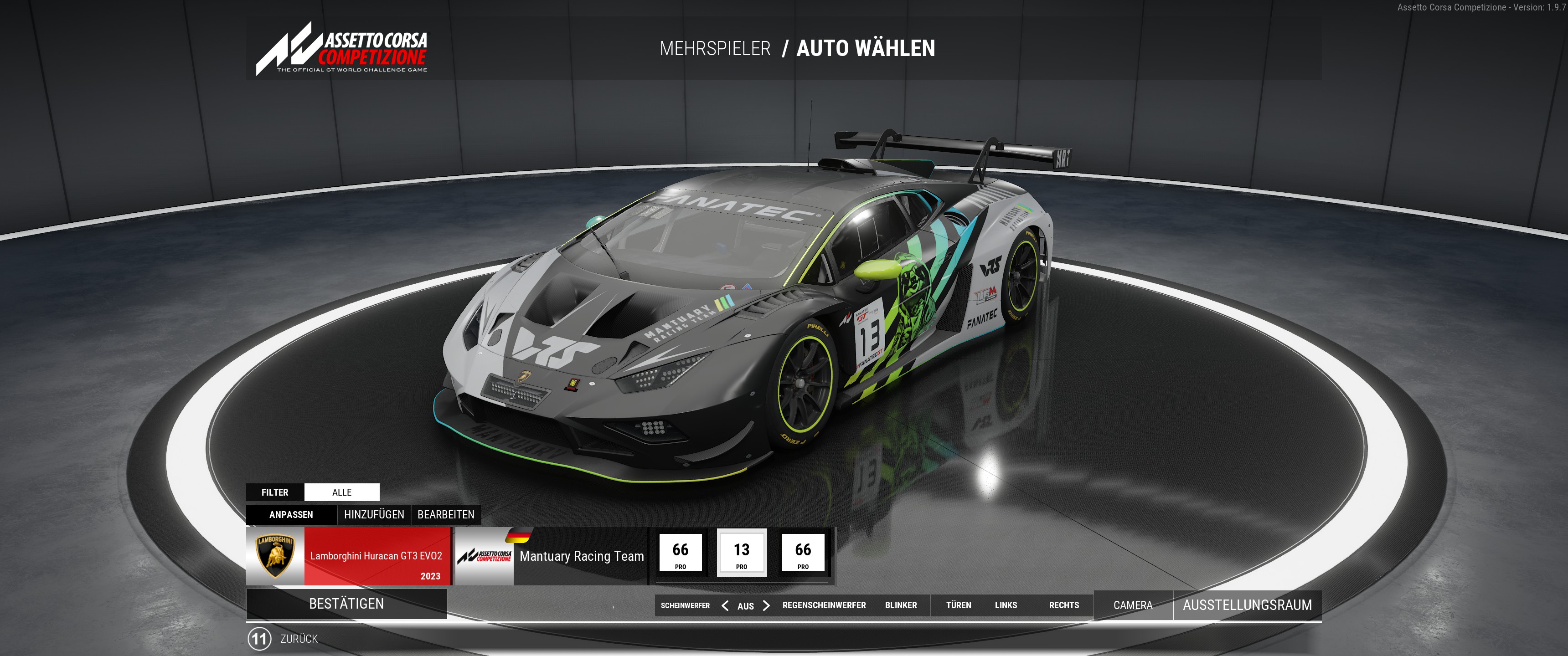
Task: Step headlights setting to next value
Action: click(766, 605)
